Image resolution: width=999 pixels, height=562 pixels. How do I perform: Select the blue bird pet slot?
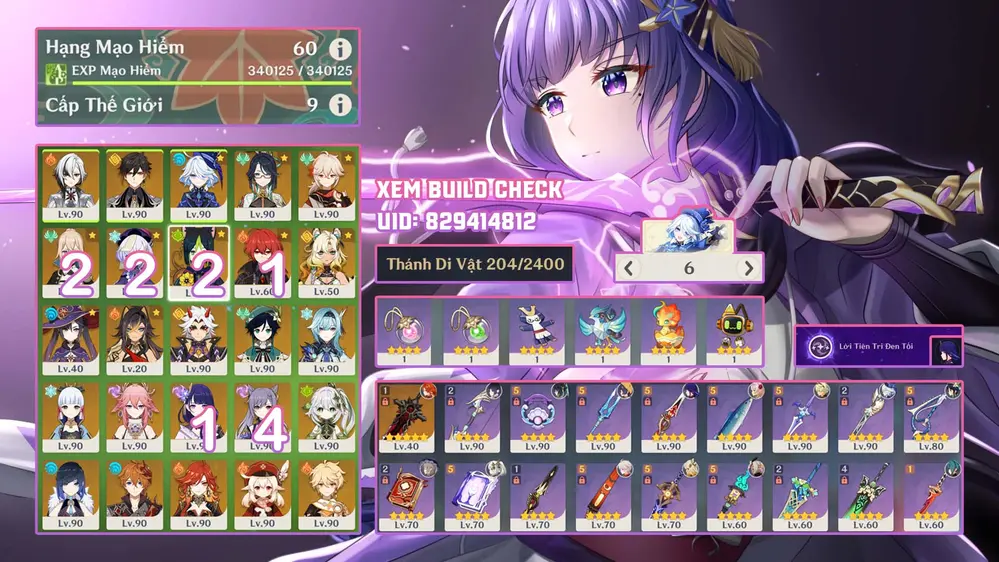pos(601,330)
